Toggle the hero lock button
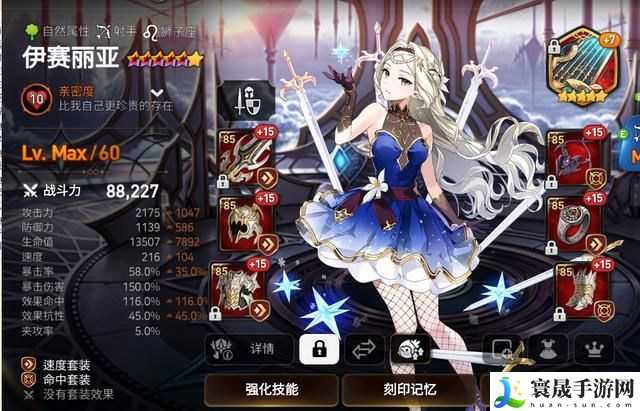 click(x=319, y=349)
